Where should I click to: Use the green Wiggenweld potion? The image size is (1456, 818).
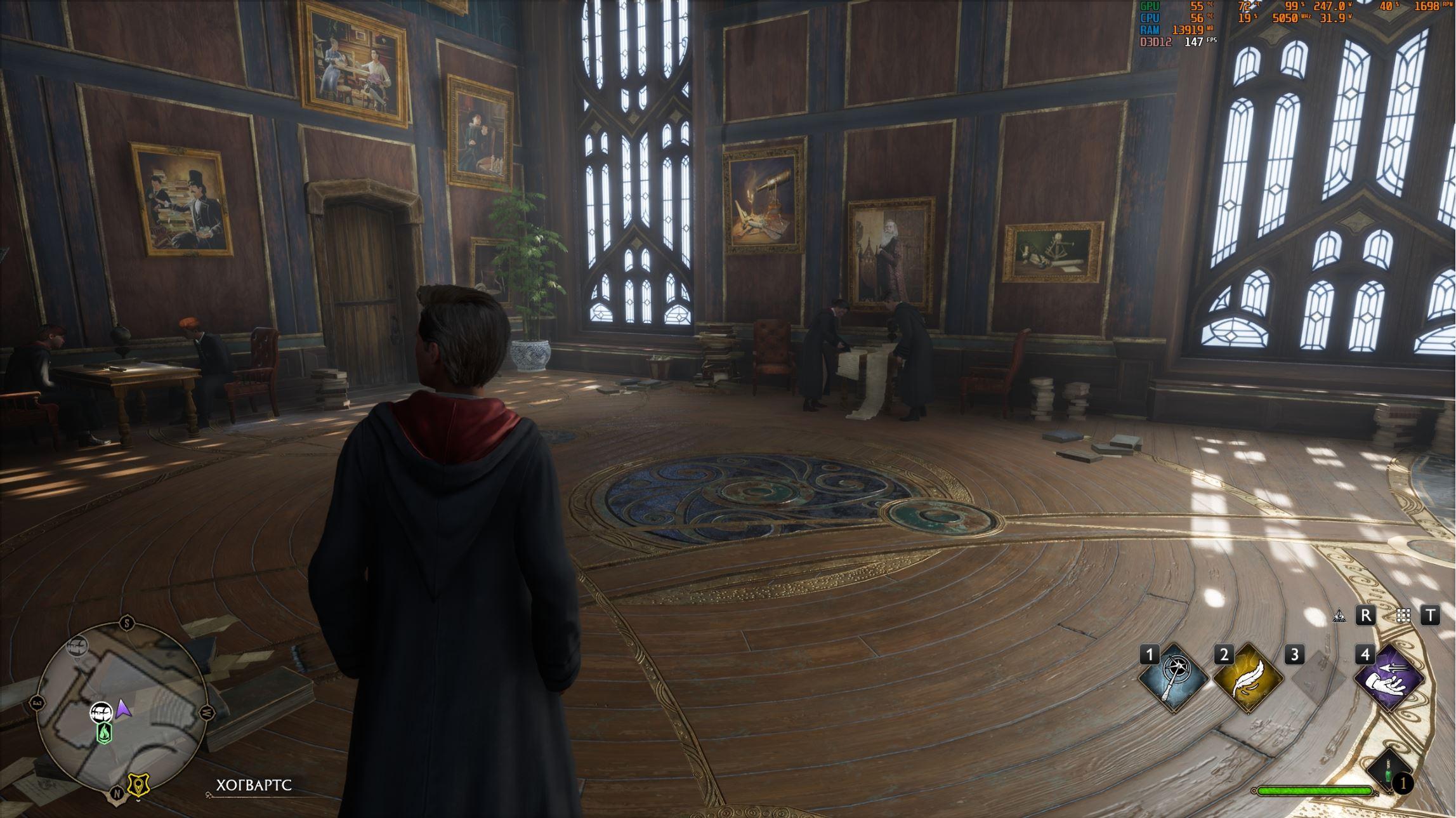1389,774
